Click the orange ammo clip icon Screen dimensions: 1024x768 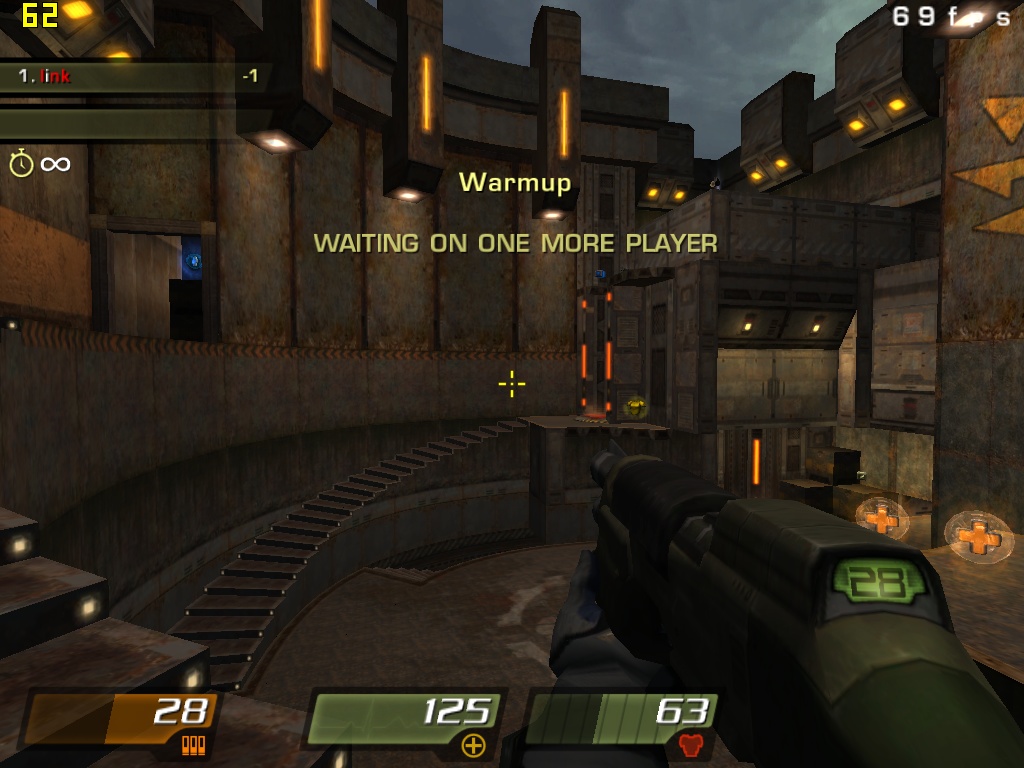click(x=193, y=745)
